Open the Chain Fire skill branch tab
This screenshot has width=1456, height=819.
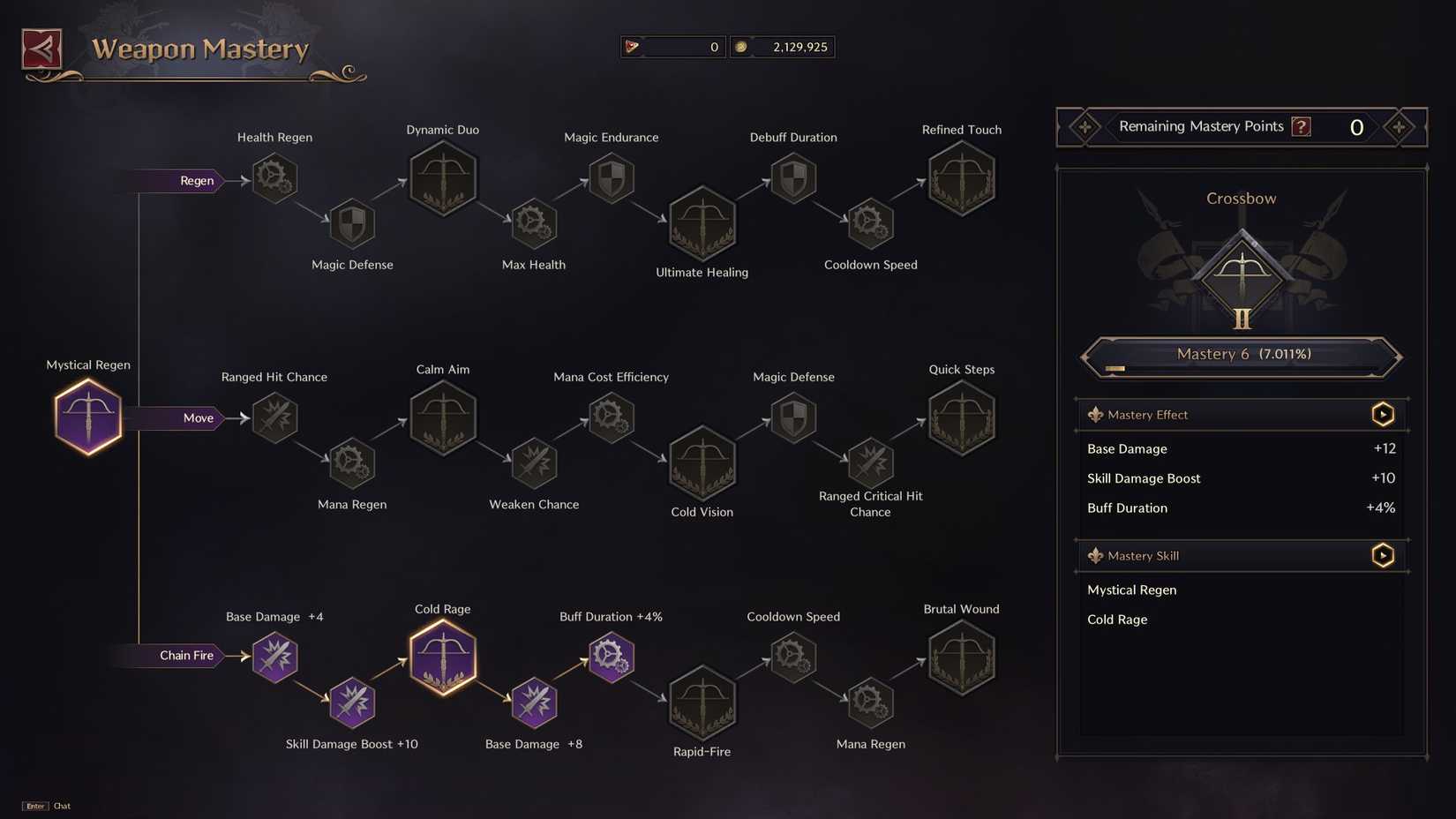pos(186,655)
